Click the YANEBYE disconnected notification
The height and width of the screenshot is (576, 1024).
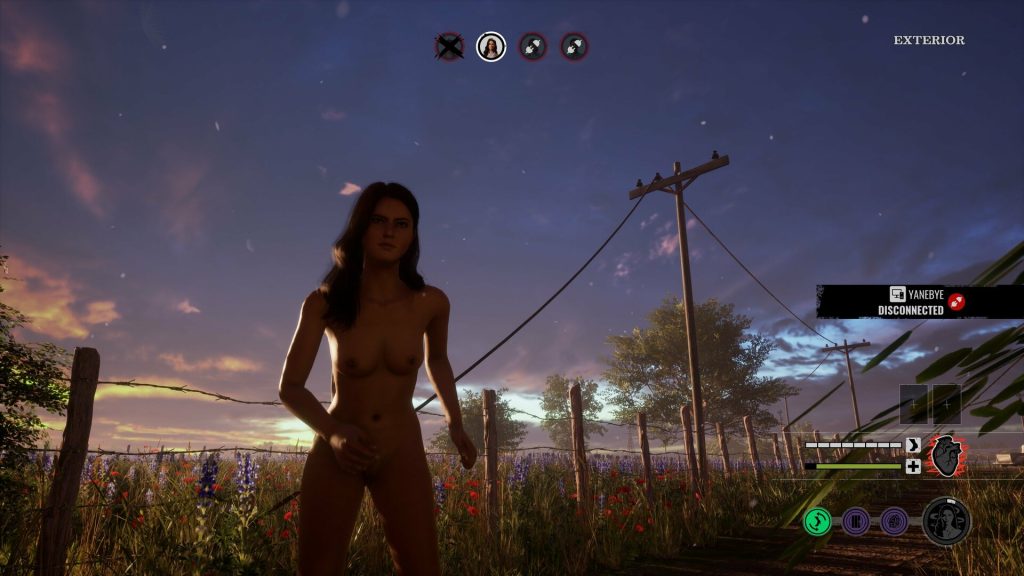(x=920, y=301)
